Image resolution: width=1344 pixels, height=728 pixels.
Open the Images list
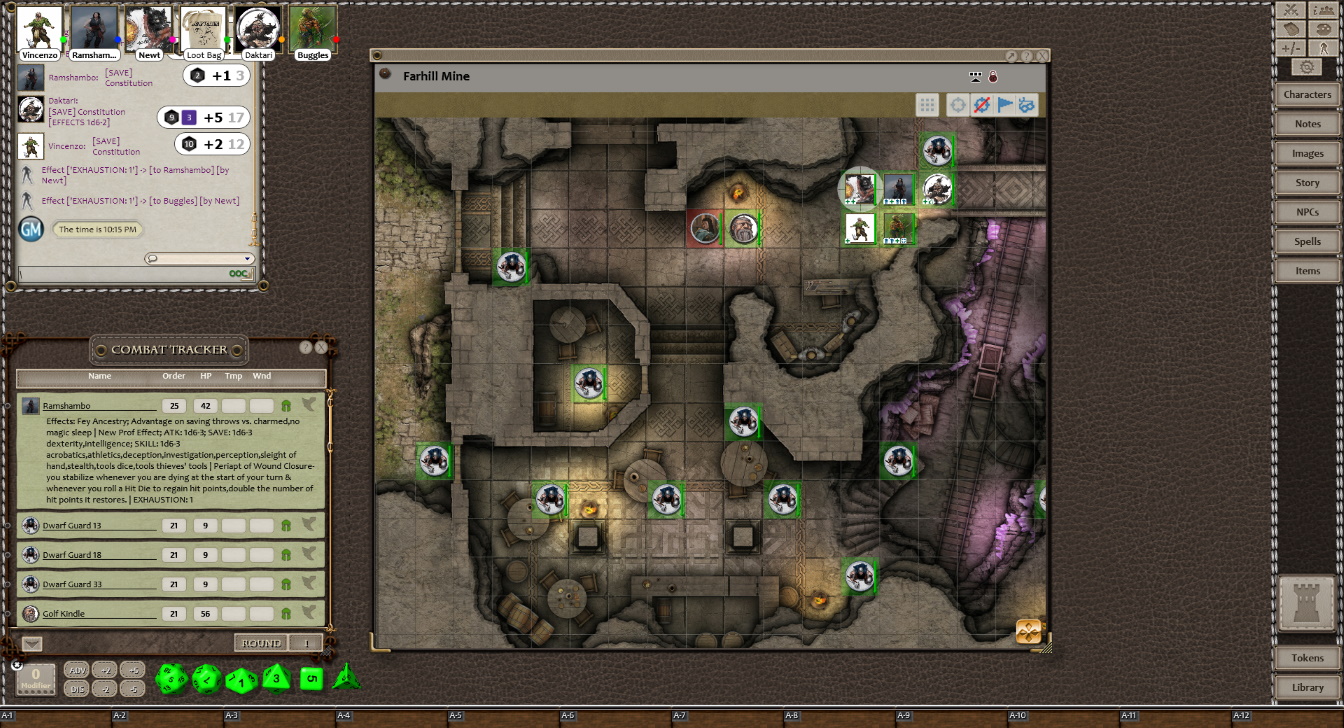1307,153
